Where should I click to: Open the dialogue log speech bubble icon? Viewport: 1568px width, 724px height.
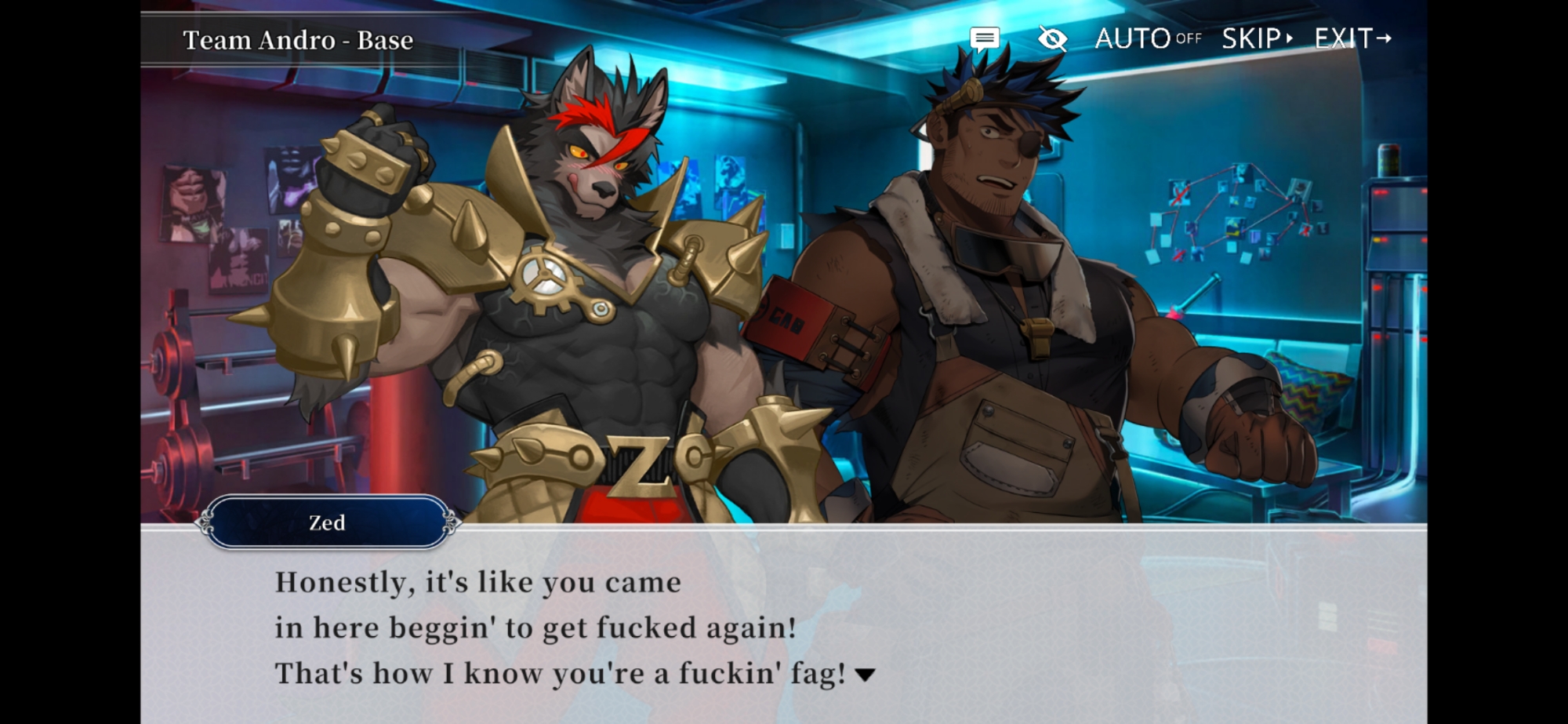click(984, 38)
